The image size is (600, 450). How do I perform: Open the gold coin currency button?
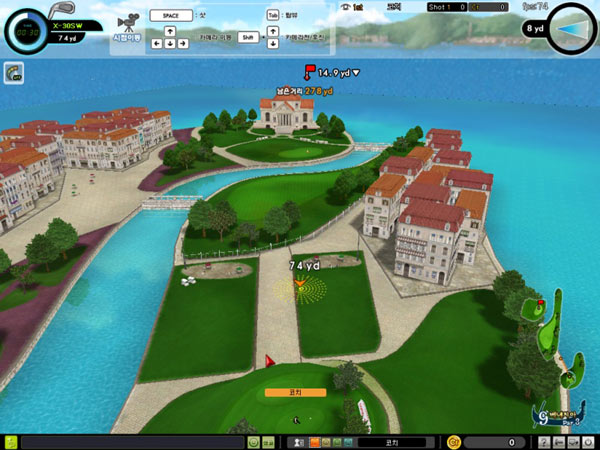click(x=453, y=442)
